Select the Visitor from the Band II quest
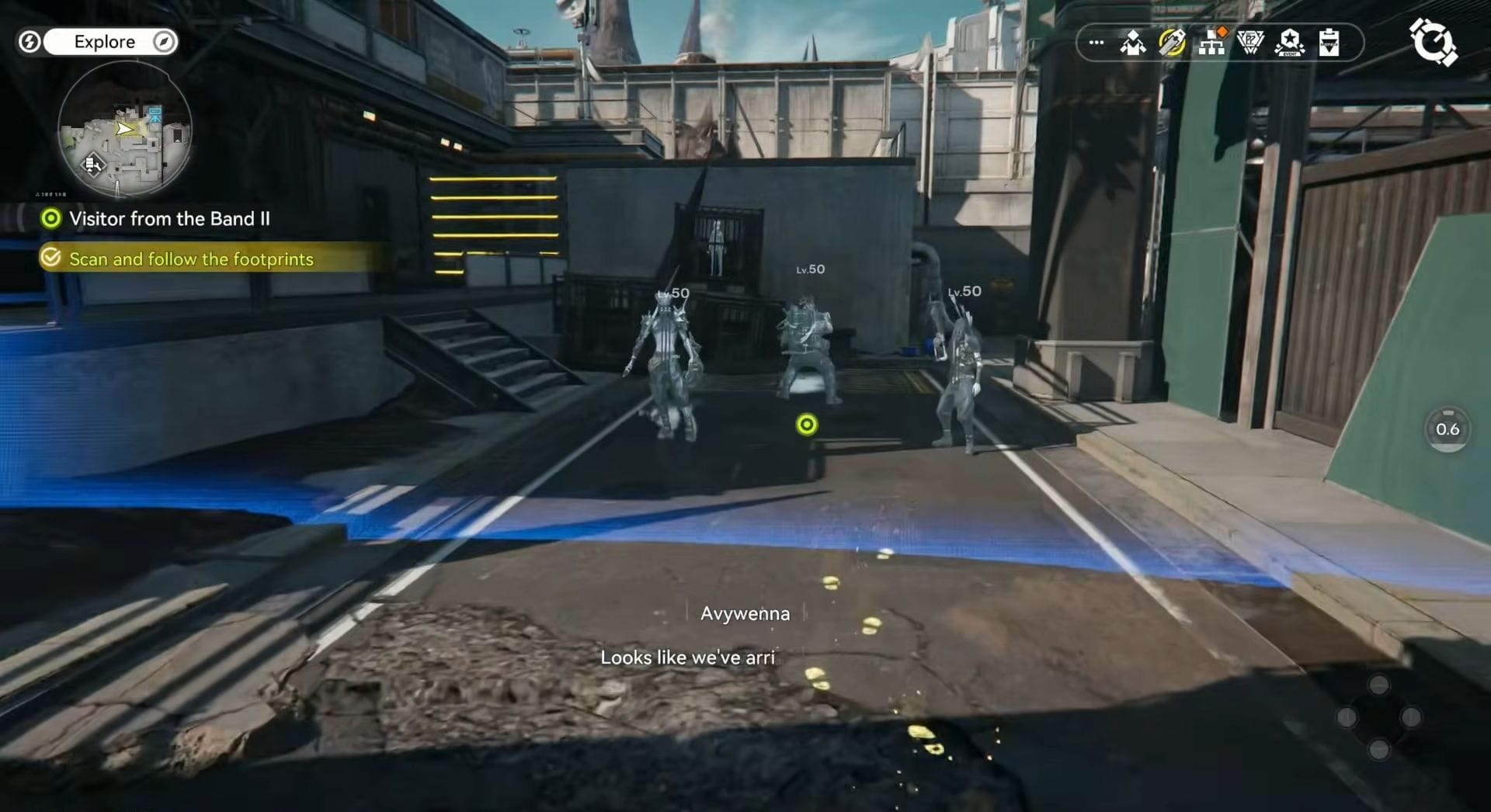The height and width of the screenshot is (812, 1491). point(169,219)
